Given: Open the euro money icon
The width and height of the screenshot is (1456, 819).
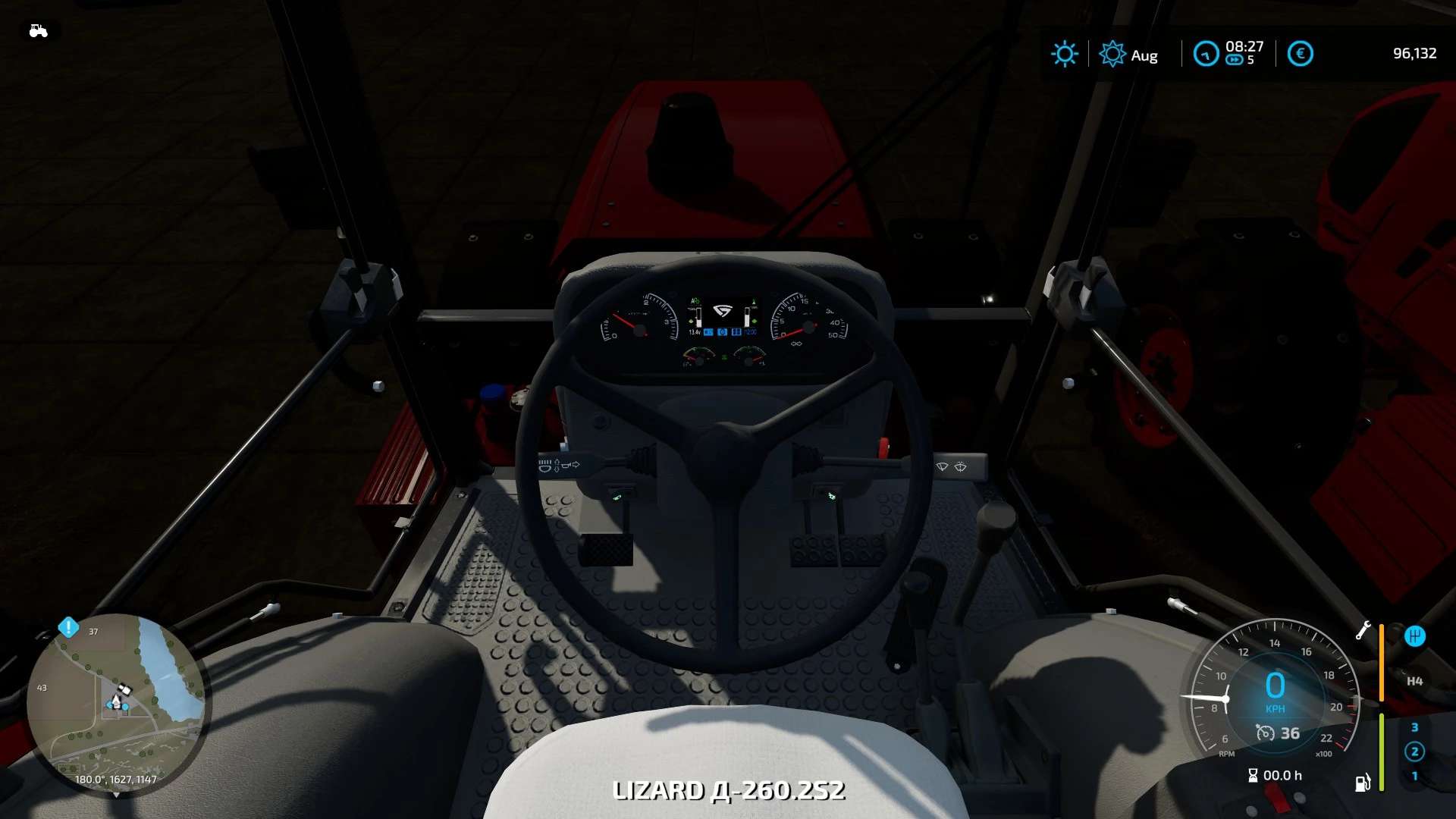Looking at the screenshot, I should 1300,54.
